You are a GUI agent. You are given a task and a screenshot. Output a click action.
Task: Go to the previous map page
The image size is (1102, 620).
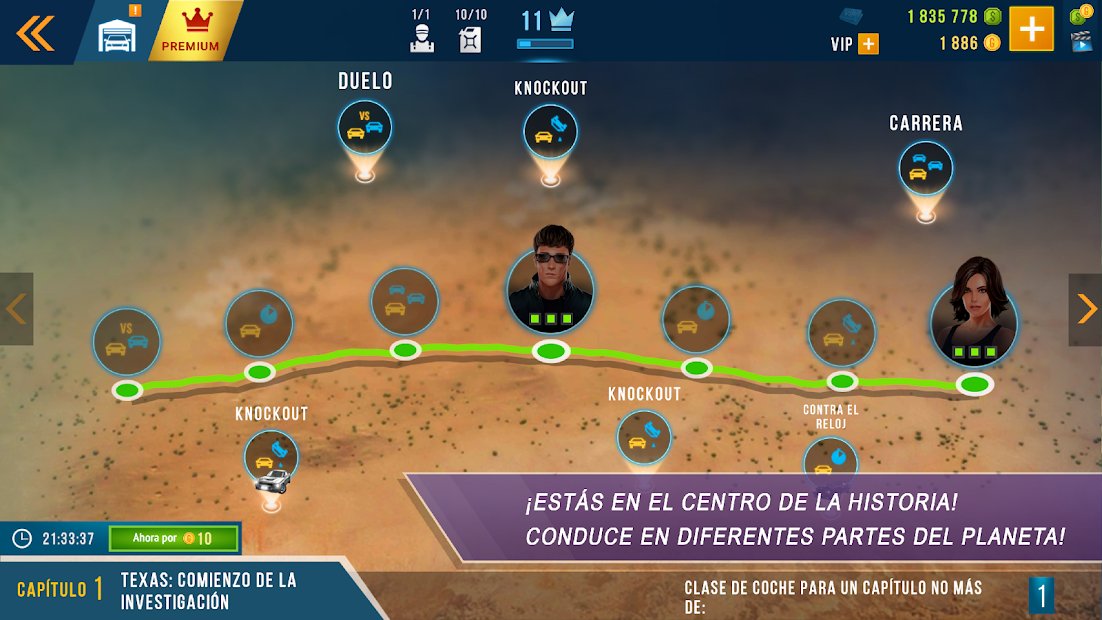tap(16, 309)
